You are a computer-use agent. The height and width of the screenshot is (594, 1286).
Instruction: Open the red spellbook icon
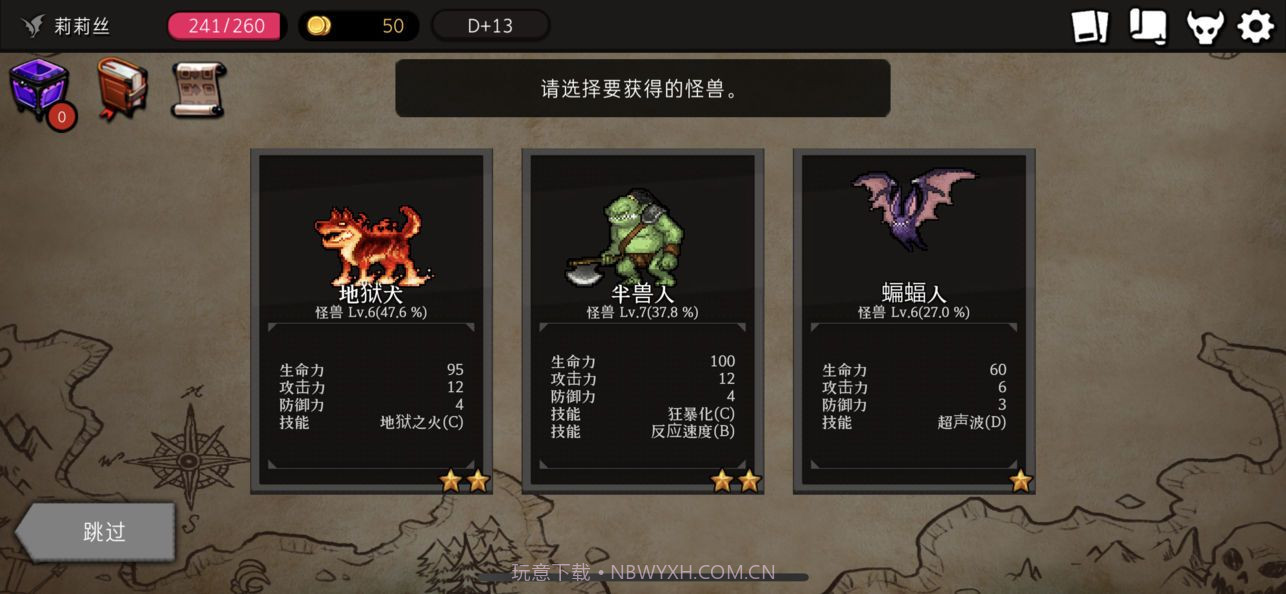tap(122, 89)
